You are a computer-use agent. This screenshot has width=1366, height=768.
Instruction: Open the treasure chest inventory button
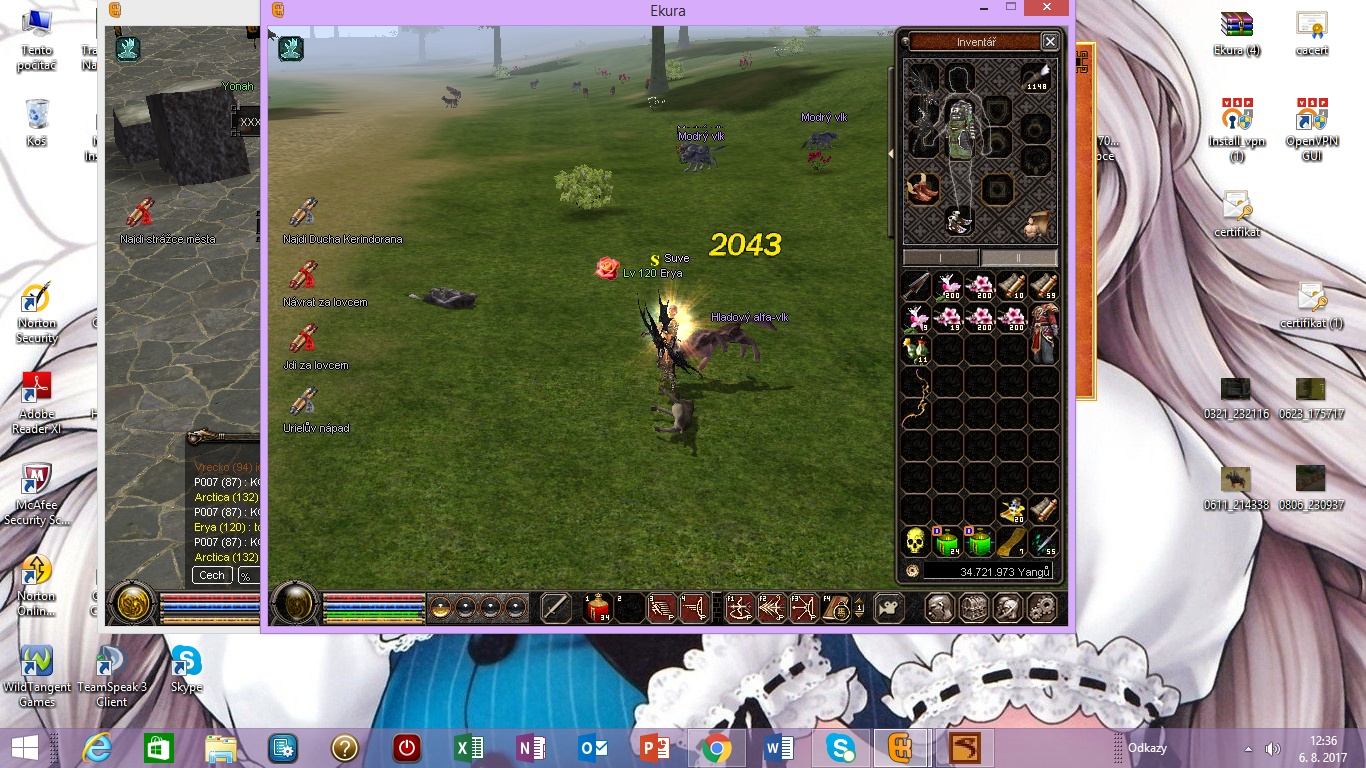973,608
